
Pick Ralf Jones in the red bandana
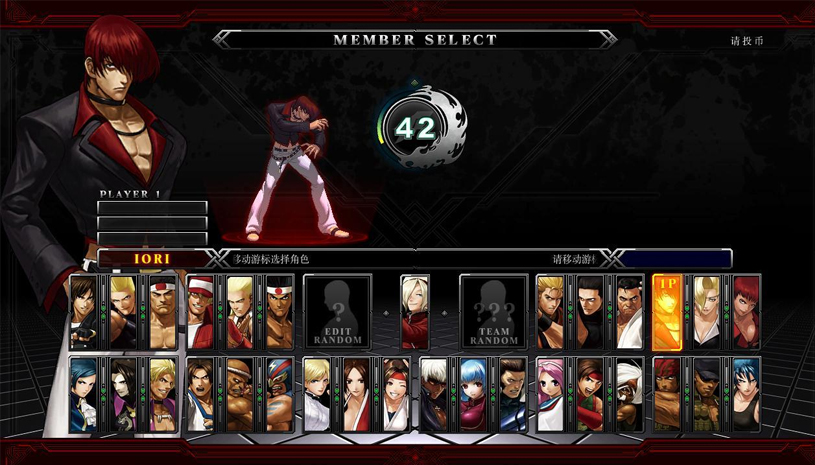point(668,395)
